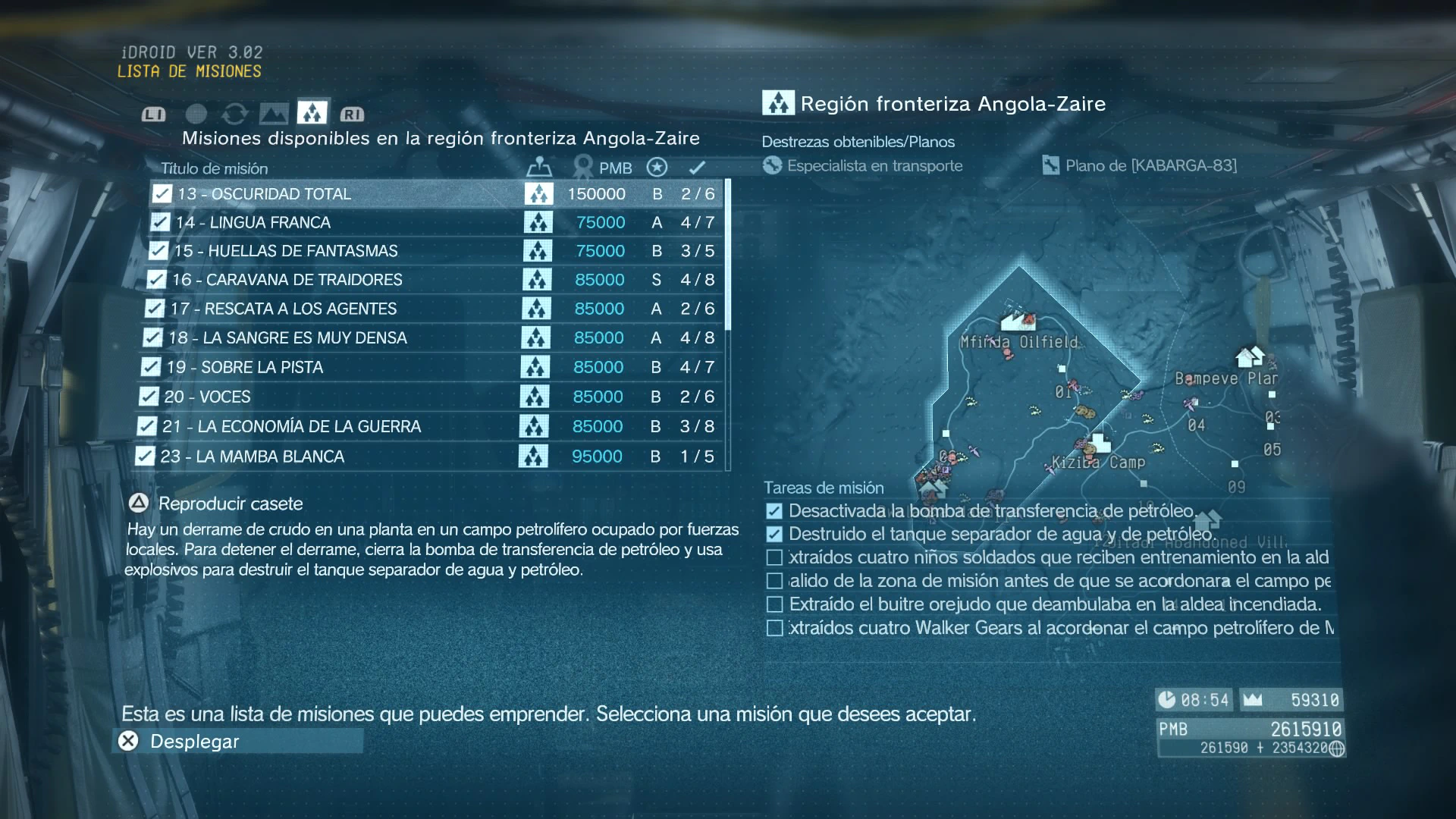The image size is (1456, 819).
Task: Pick mission 20 - VOCES
Action: point(207,397)
